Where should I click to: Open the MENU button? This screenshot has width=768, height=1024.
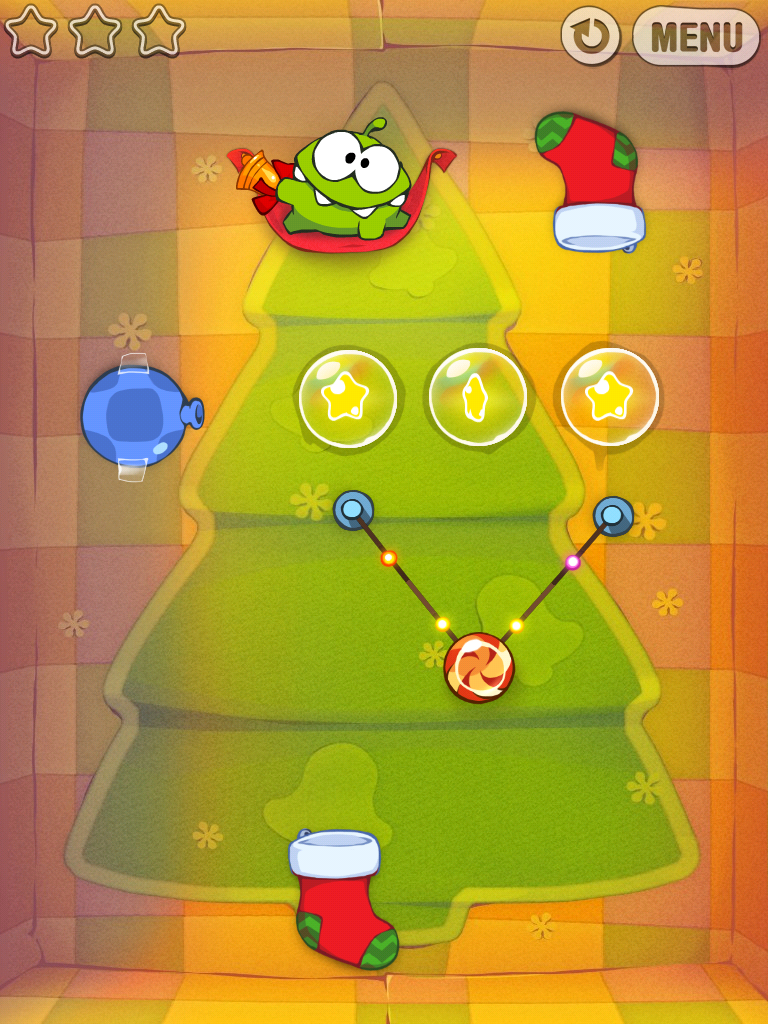click(696, 36)
